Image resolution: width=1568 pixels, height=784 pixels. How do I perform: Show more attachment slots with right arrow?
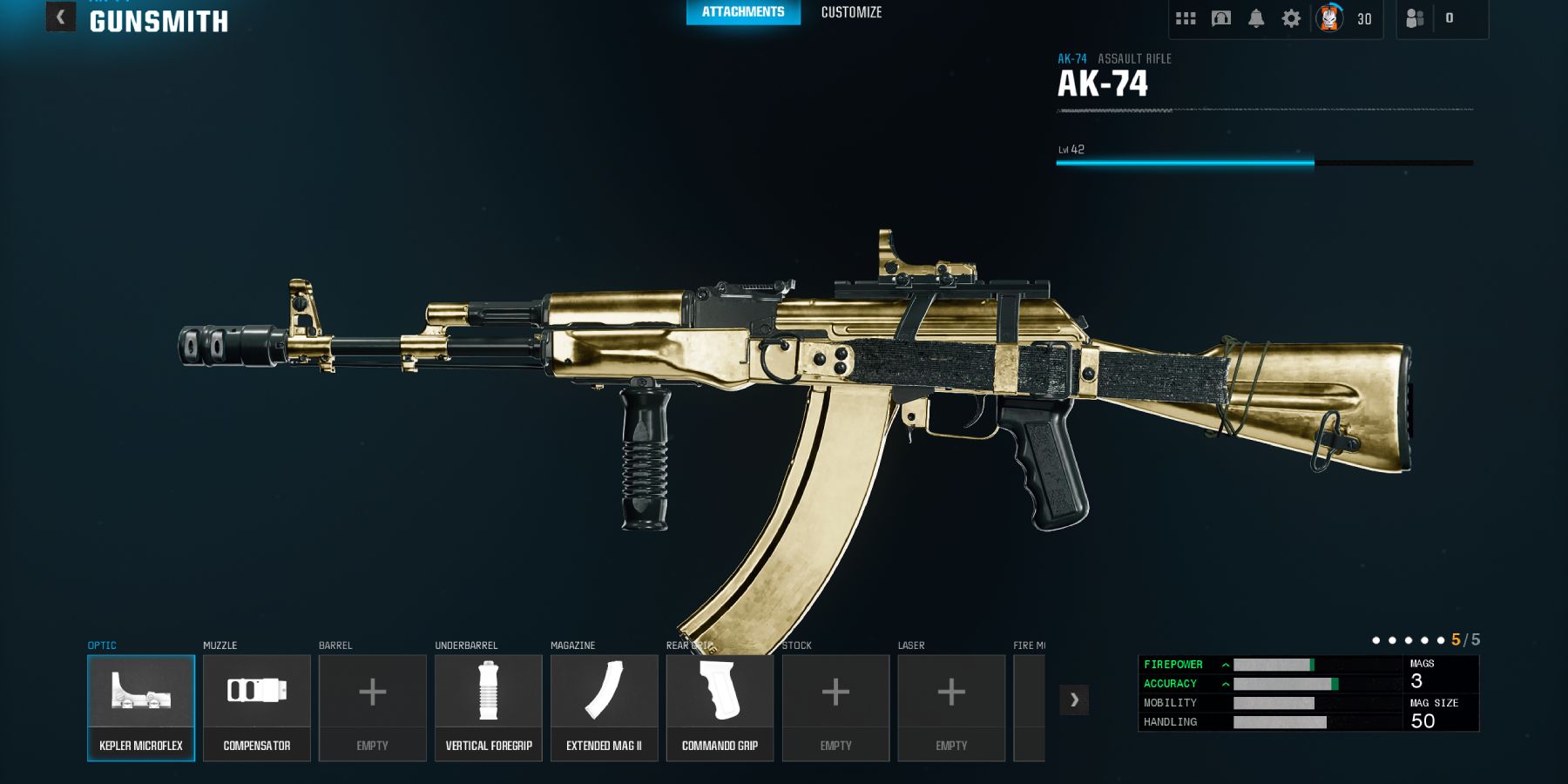pyautogui.click(x=1074, y=700)
